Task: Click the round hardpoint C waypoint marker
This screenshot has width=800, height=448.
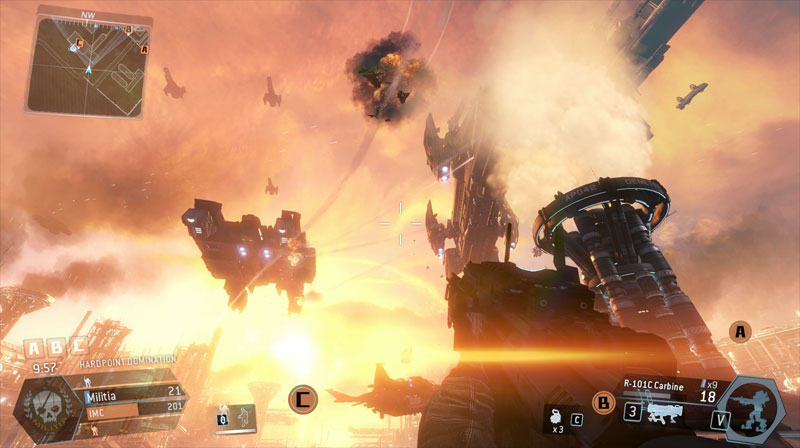Action: pos(303,398)
